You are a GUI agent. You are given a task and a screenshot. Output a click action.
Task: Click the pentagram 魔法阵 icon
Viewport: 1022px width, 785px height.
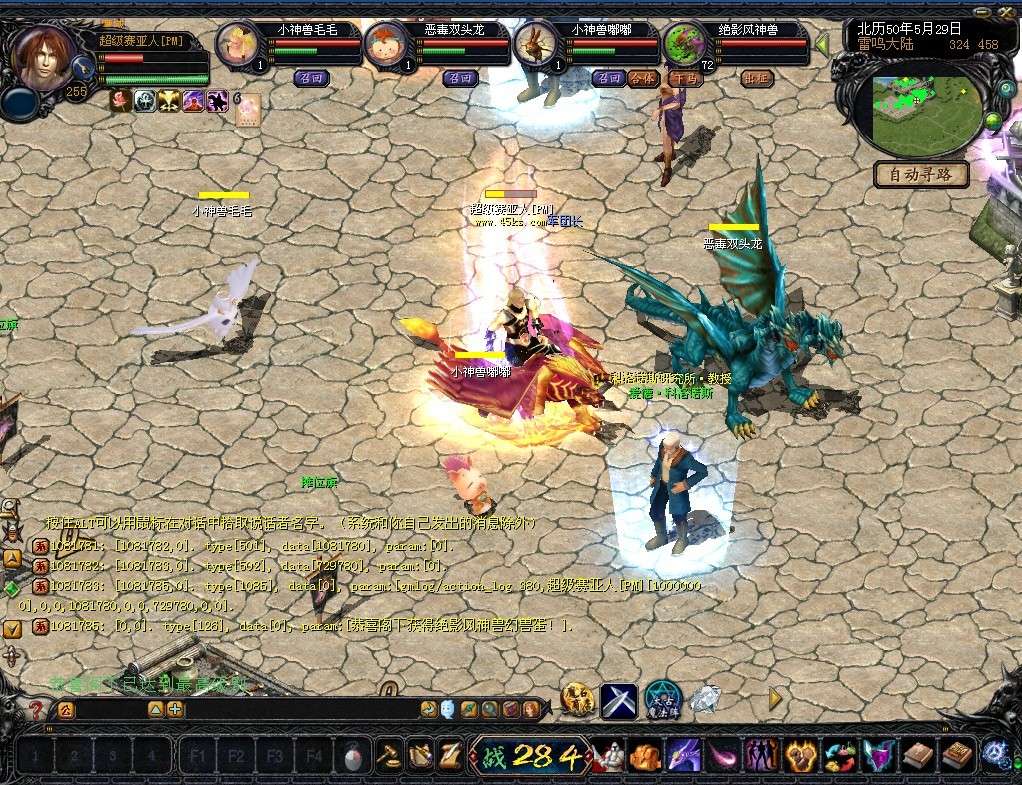[x=662, y=699]
